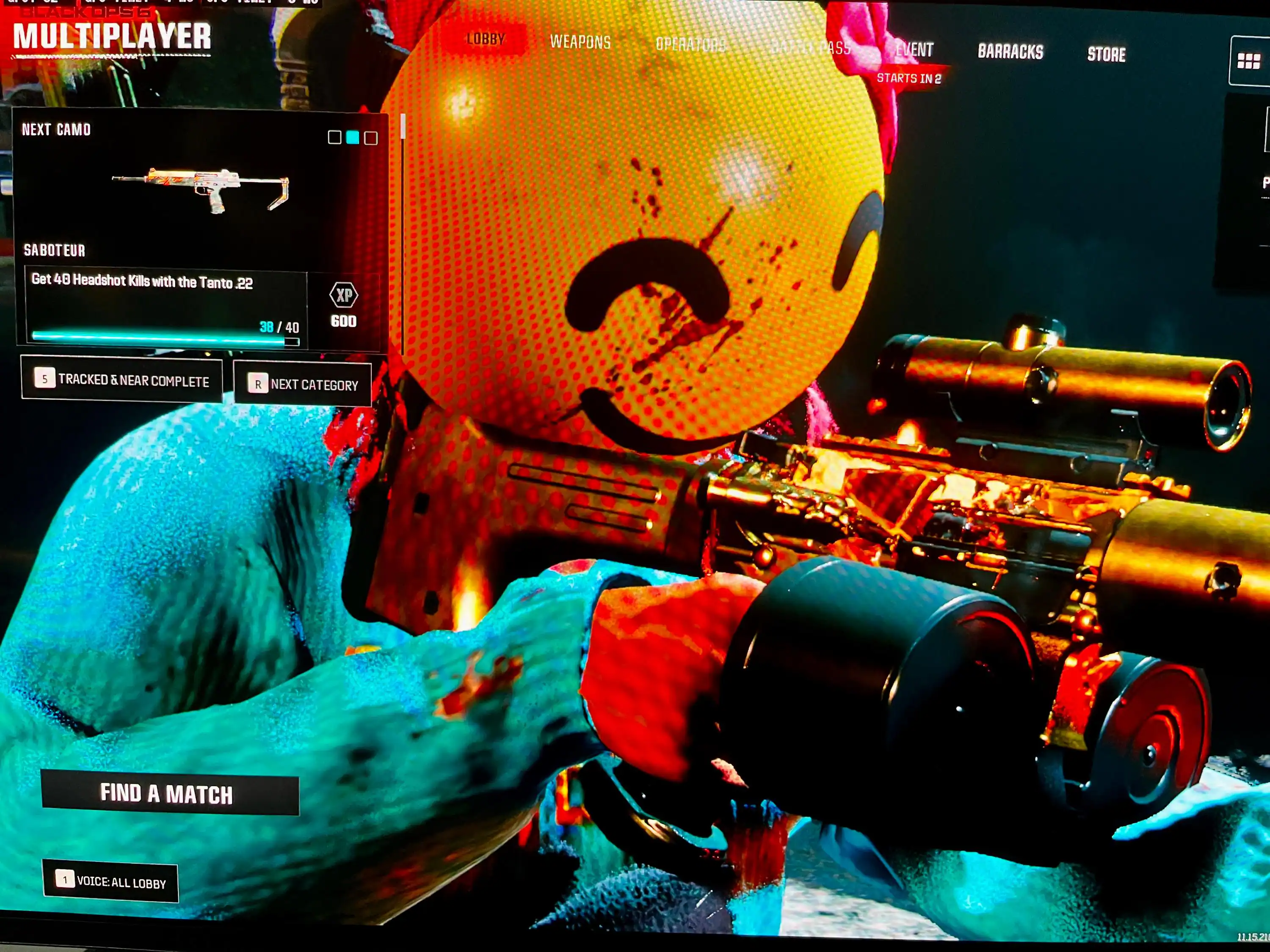Visit the Store tab

(x=1106, y=55)
